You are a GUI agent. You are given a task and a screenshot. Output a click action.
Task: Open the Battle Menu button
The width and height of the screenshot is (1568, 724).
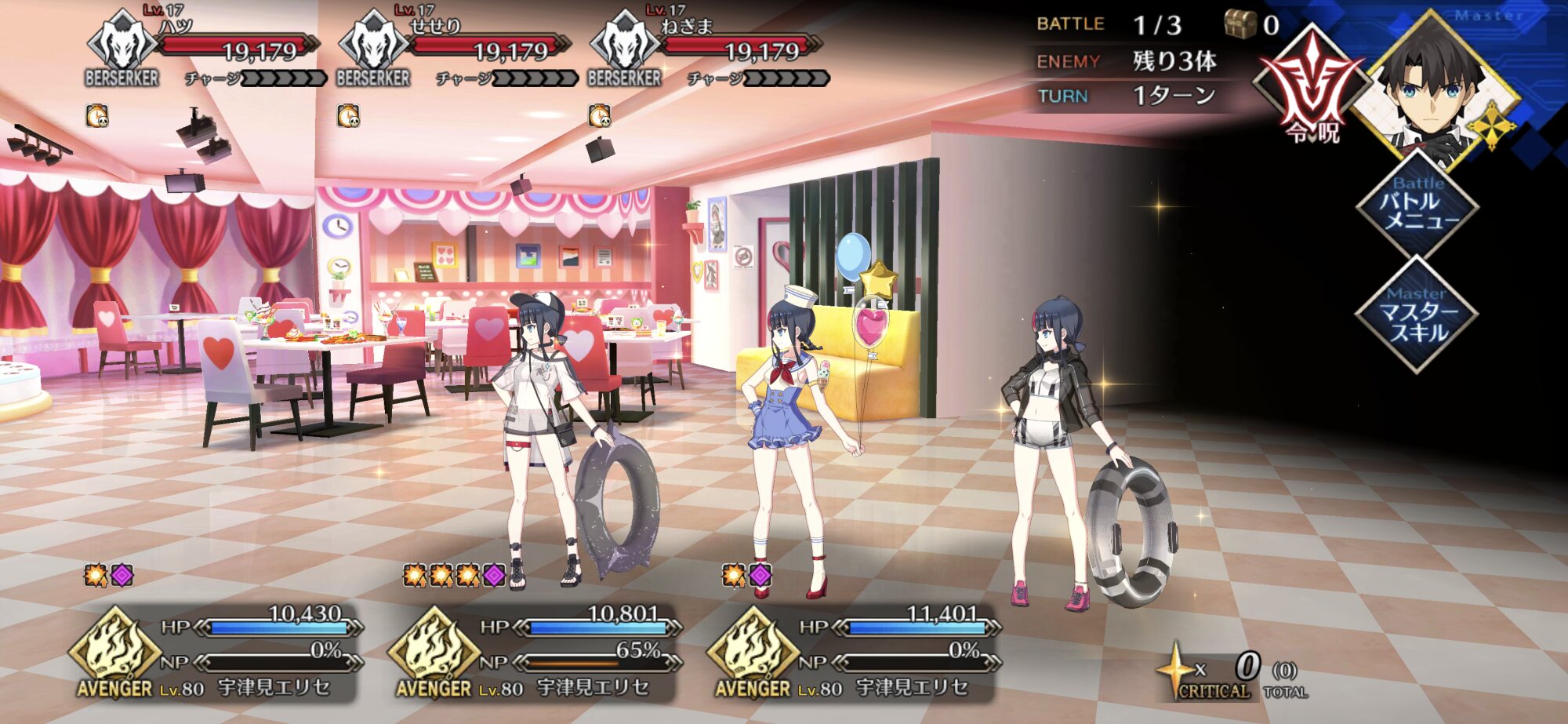pyautogui.click(x=1417, y=206)
